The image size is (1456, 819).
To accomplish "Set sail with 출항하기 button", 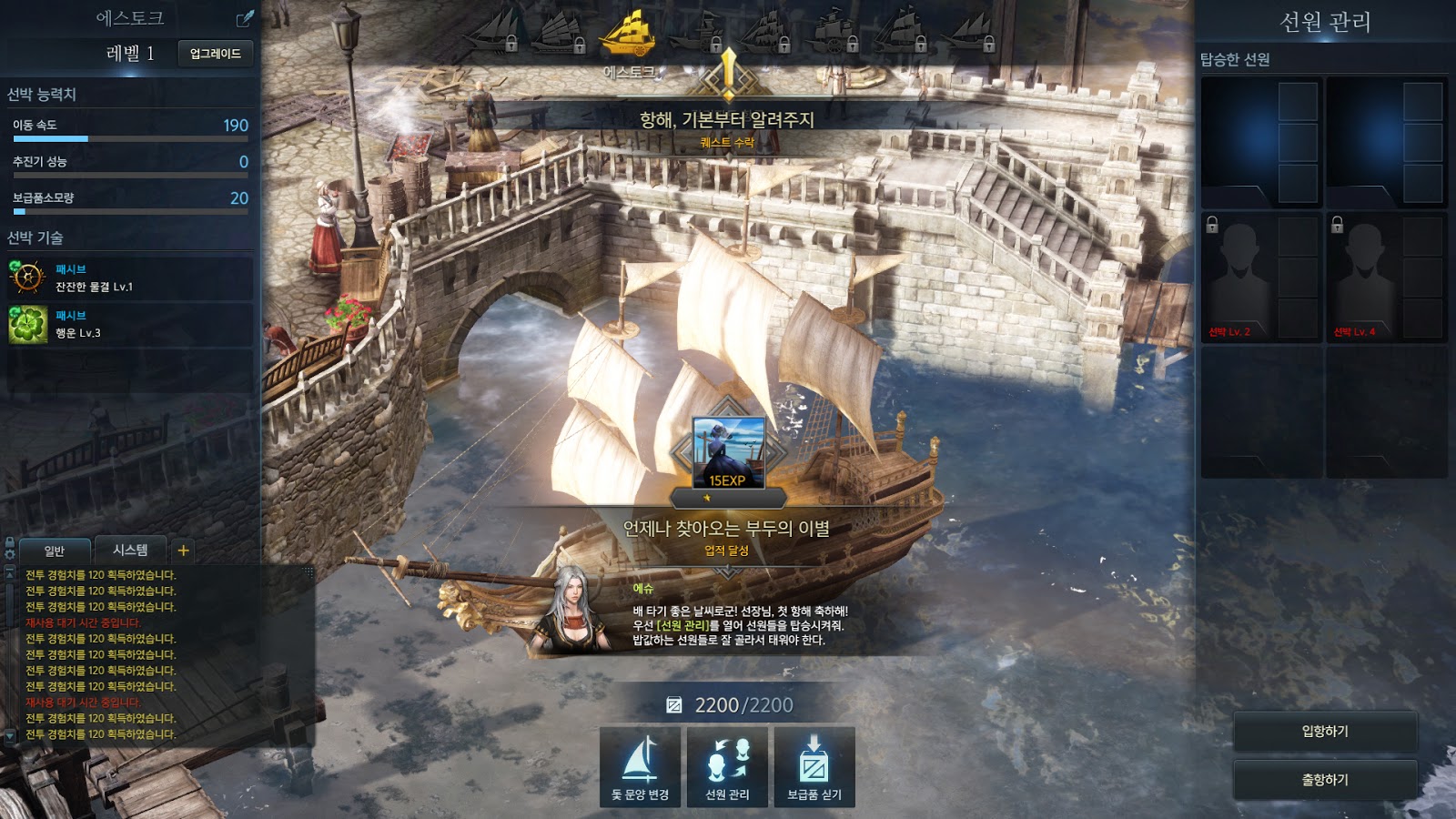I will 1325,780.
